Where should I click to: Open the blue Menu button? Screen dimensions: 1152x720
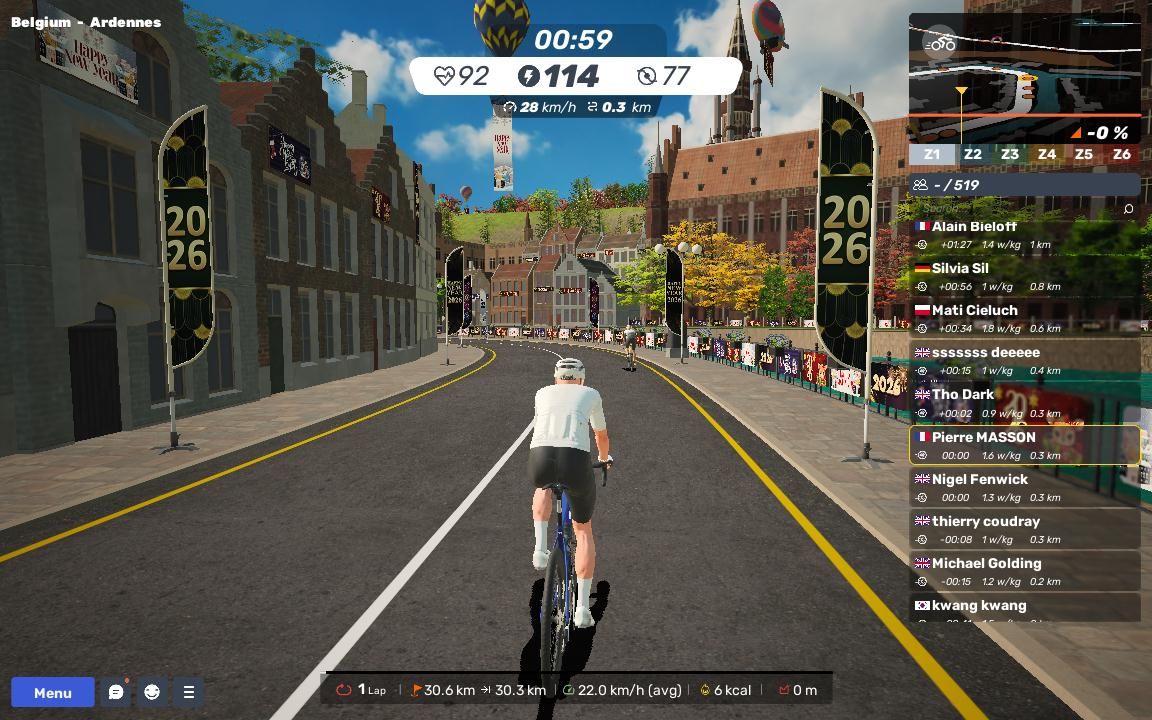tap(53, 692)
